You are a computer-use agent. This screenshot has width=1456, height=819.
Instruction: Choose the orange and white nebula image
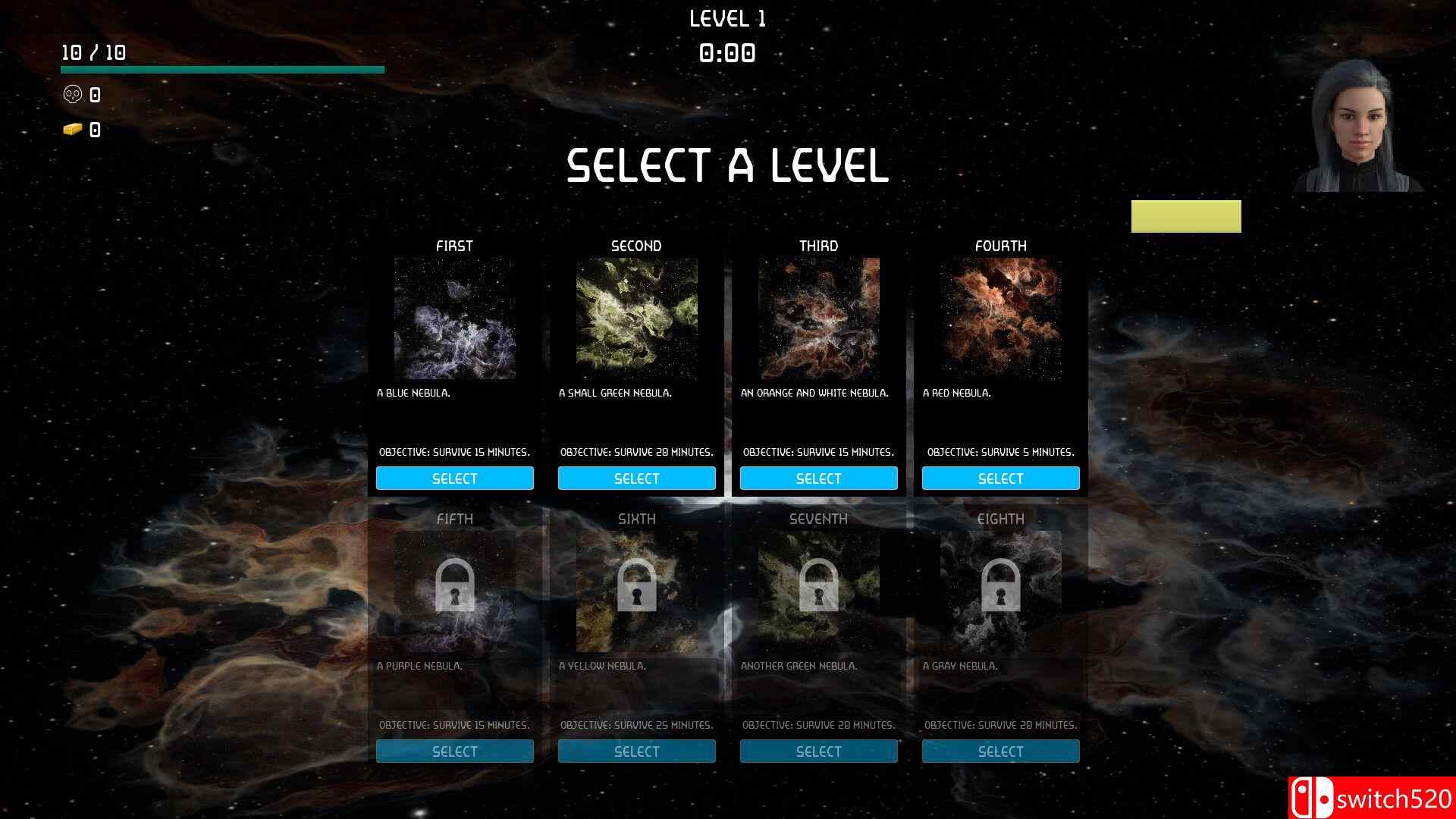(818, 318)
